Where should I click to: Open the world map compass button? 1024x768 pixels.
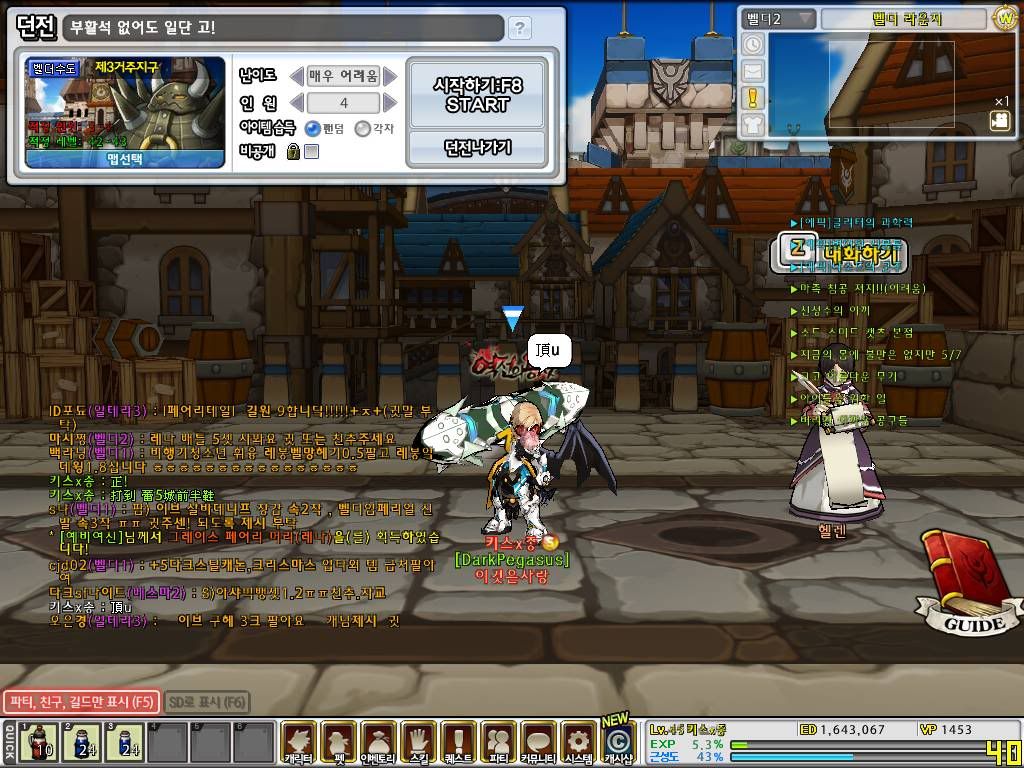[x=1004, y=18]
